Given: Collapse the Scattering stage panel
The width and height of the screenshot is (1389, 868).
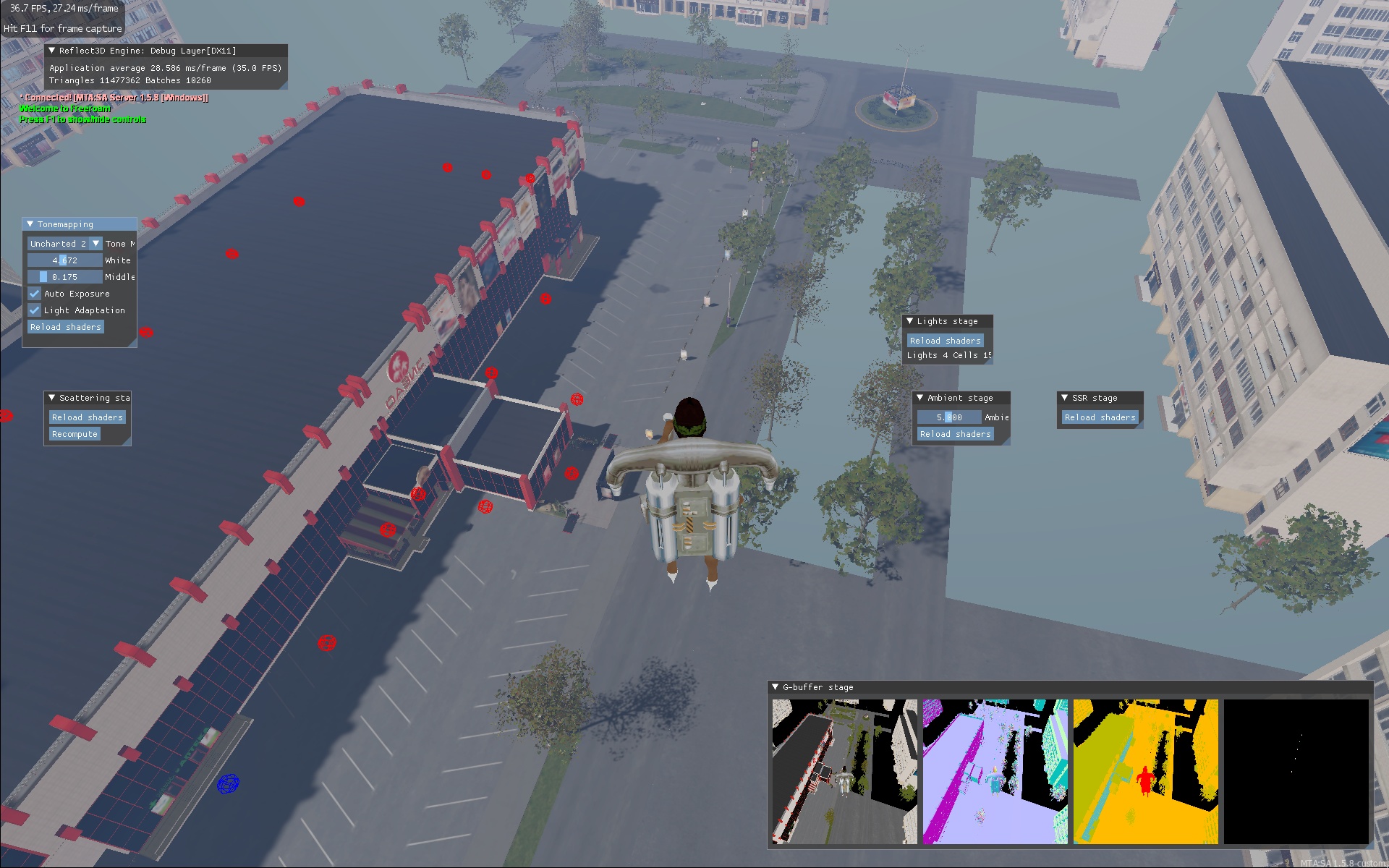Looking at the screenshot, I should click(52, 398).
